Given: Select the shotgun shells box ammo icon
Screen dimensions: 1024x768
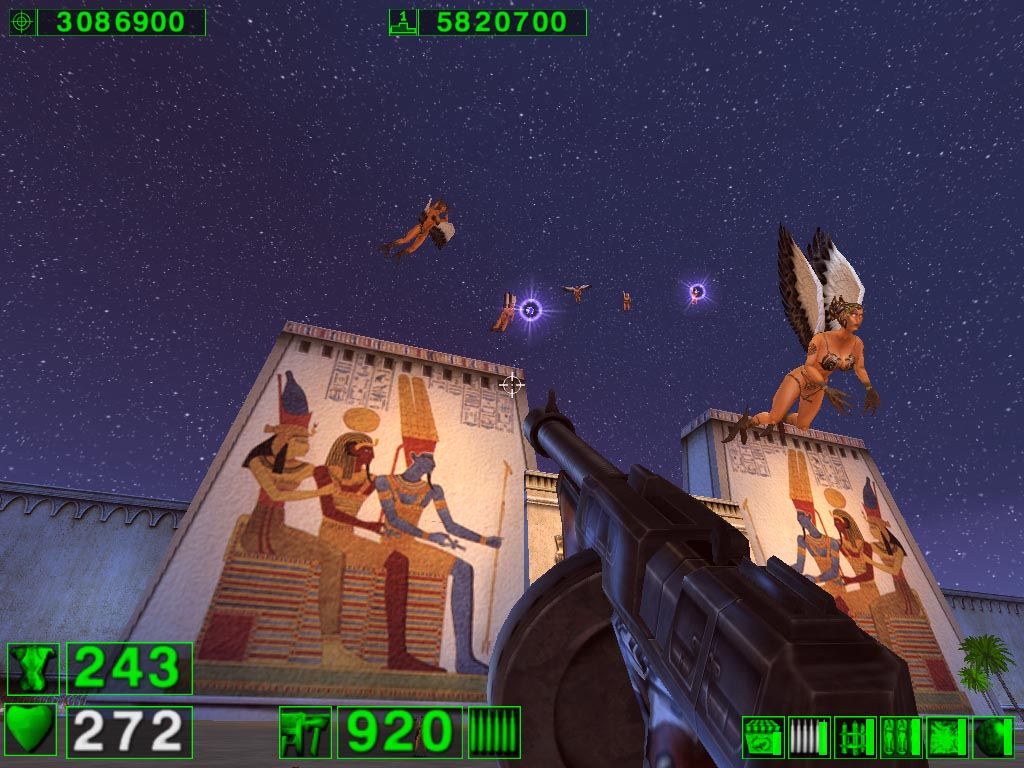Looking at the screenshot, I should 763,737.
